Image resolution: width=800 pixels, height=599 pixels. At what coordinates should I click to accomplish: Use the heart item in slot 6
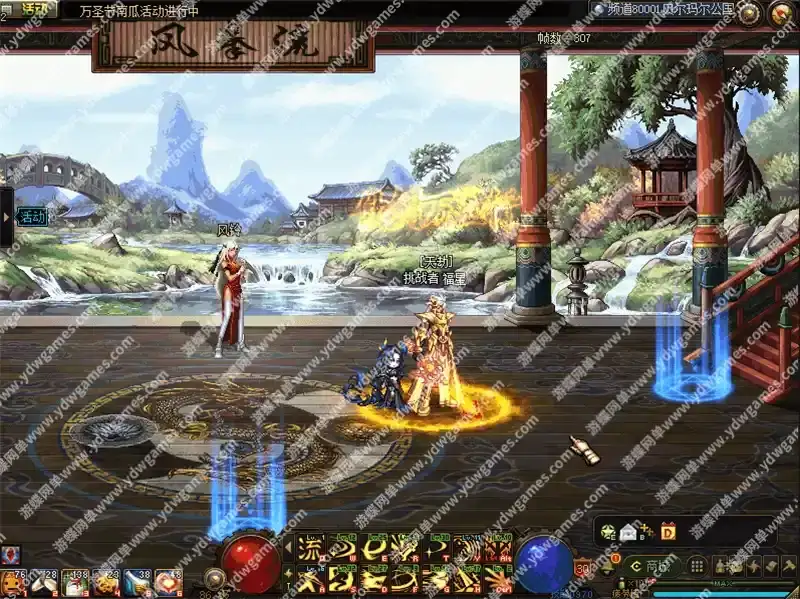tap(168, 582)
